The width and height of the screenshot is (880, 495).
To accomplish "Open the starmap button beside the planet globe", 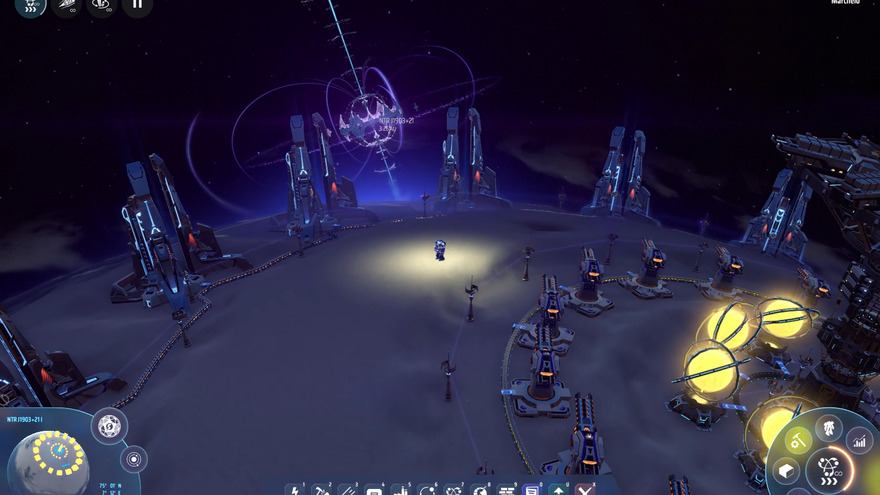I will 109,427.
